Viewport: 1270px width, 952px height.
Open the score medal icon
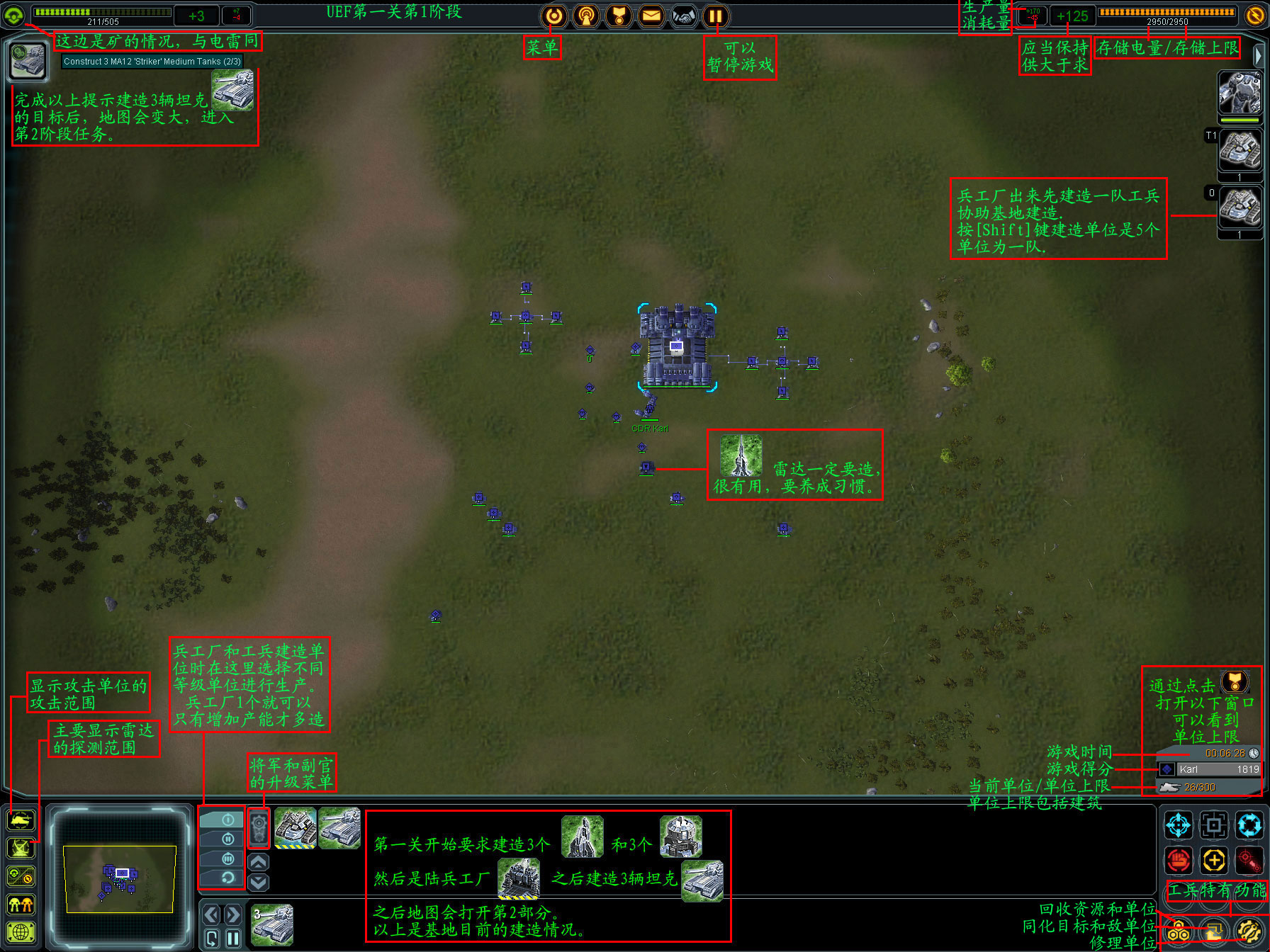[619, 16]
